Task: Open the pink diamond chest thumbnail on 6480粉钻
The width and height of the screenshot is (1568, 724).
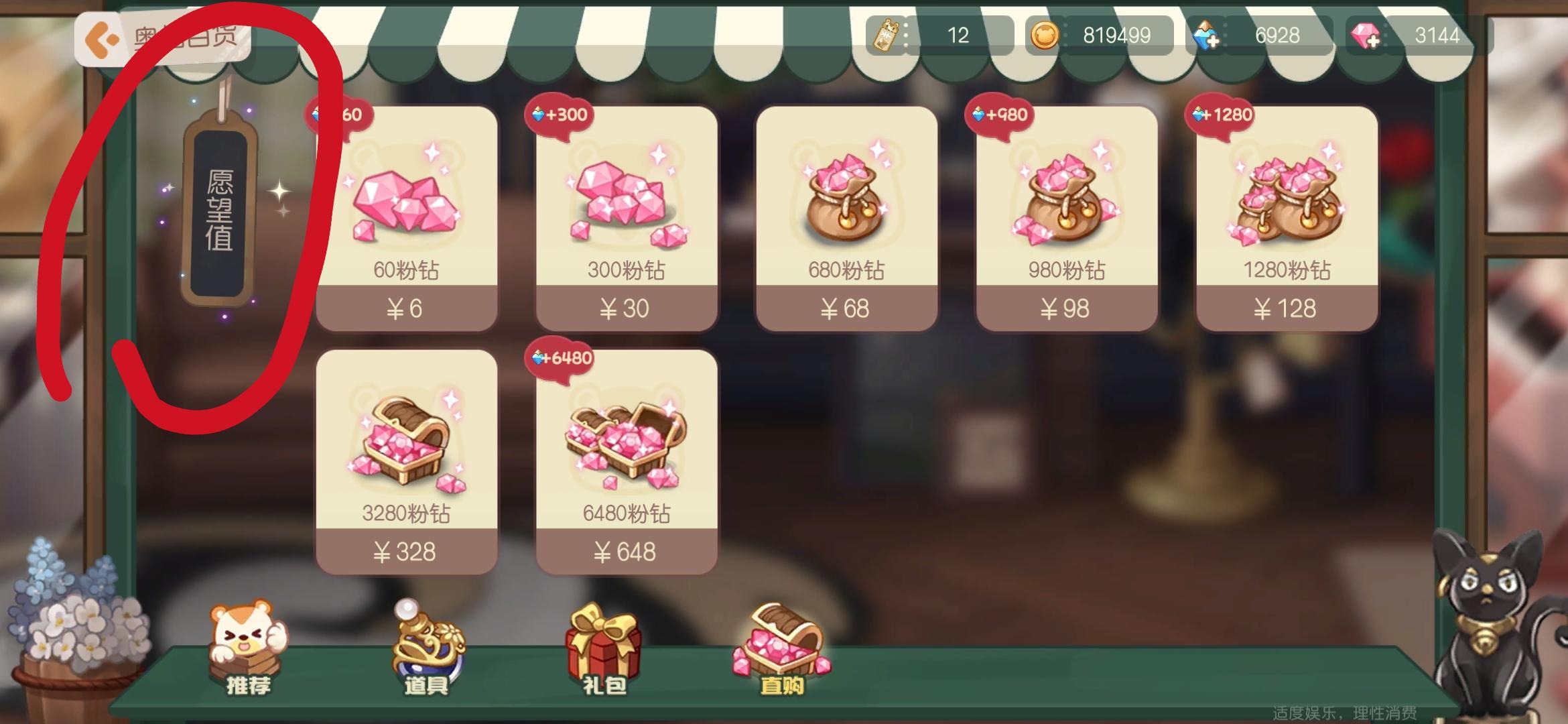Action: 627,446
